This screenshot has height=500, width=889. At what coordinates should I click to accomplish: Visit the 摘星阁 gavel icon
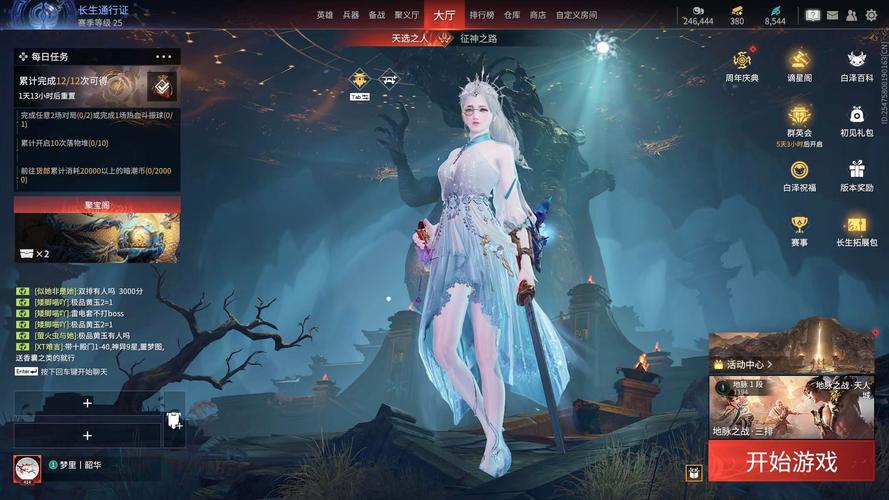[x=799, y=66]
